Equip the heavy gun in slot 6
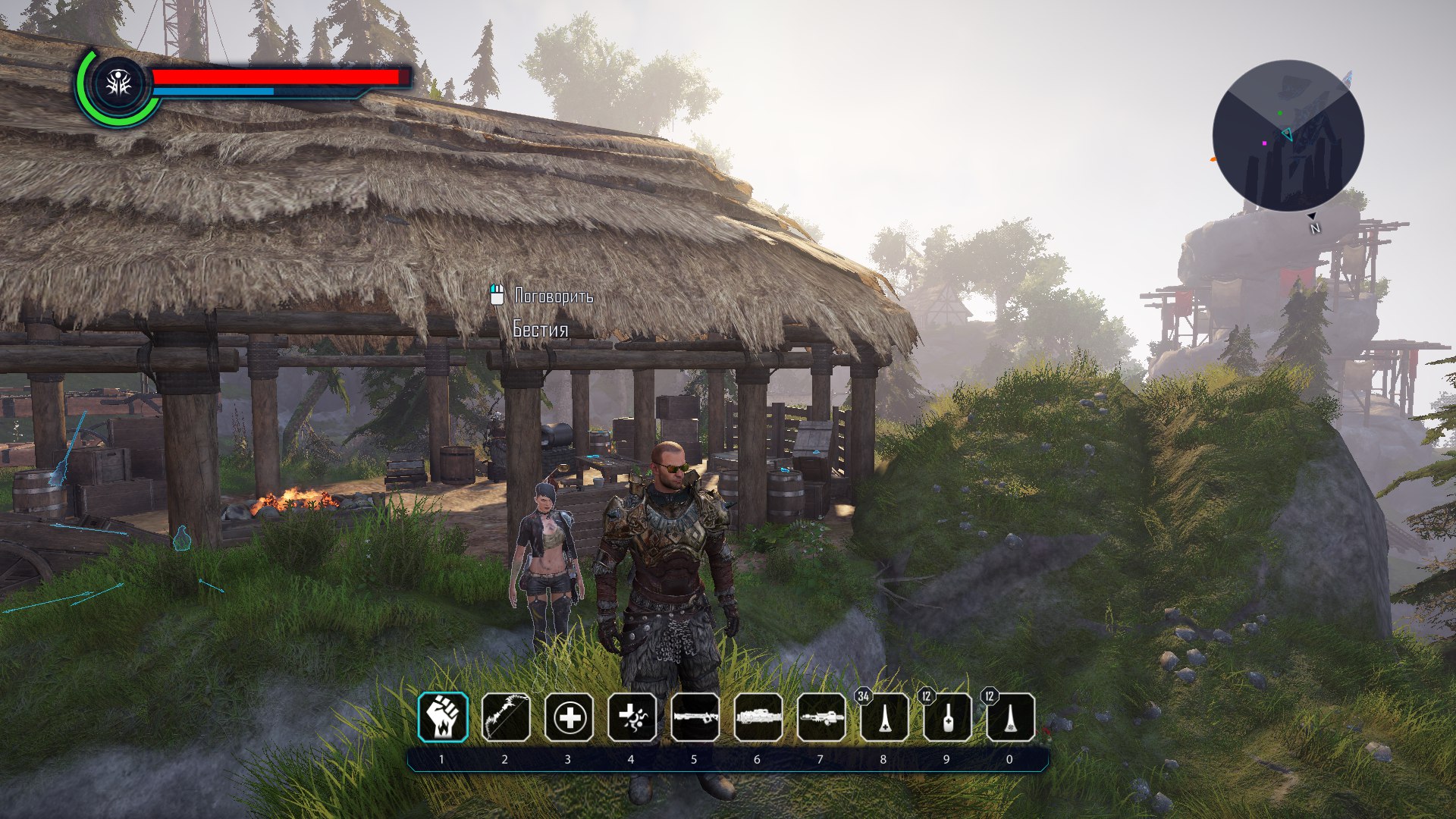The width and height of the screenshot is (1456, 819). point(758,717)
